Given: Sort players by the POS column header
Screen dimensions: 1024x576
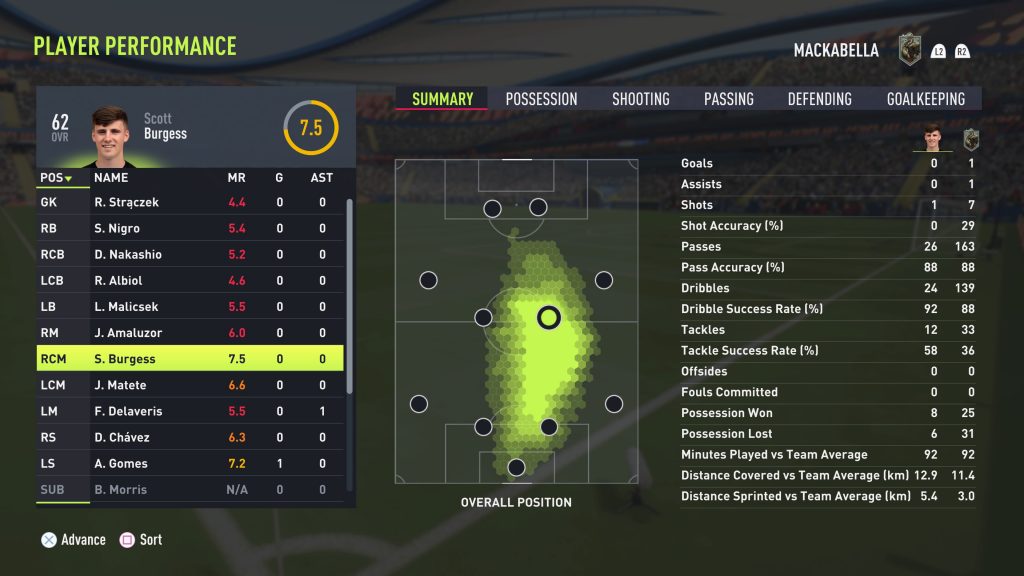Looking at the screenshot, I should (56, 178).
